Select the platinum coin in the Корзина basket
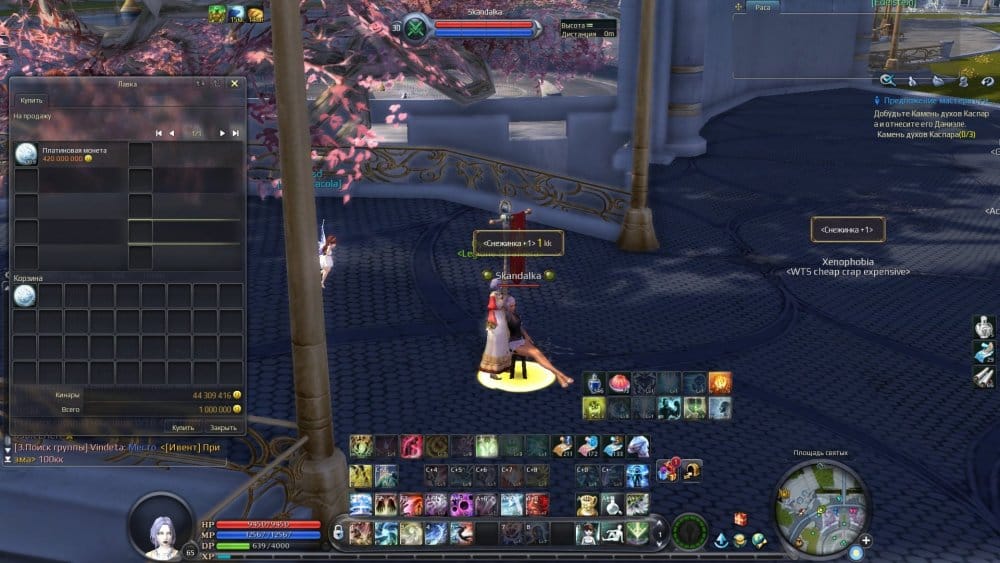 25,295
